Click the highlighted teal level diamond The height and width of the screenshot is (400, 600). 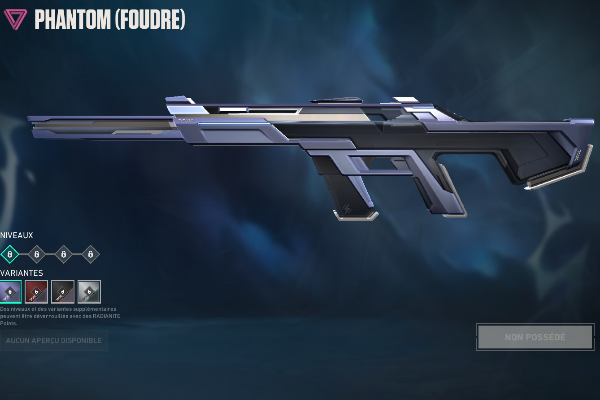tap(10, 254)
